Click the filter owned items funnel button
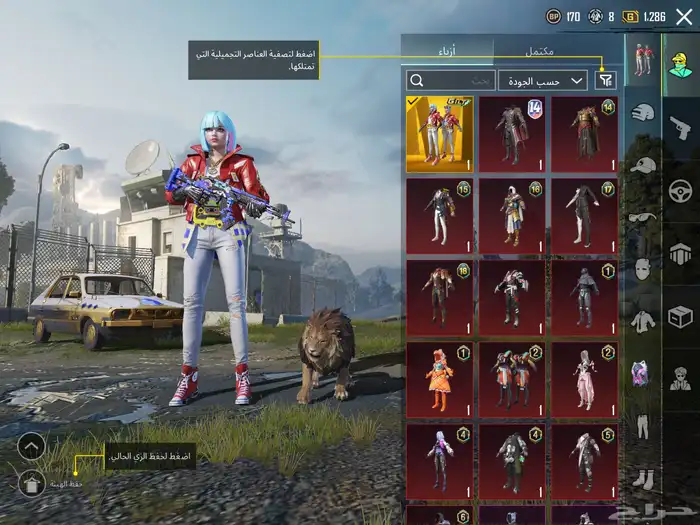Screen dimensions: 700x525 606,80
